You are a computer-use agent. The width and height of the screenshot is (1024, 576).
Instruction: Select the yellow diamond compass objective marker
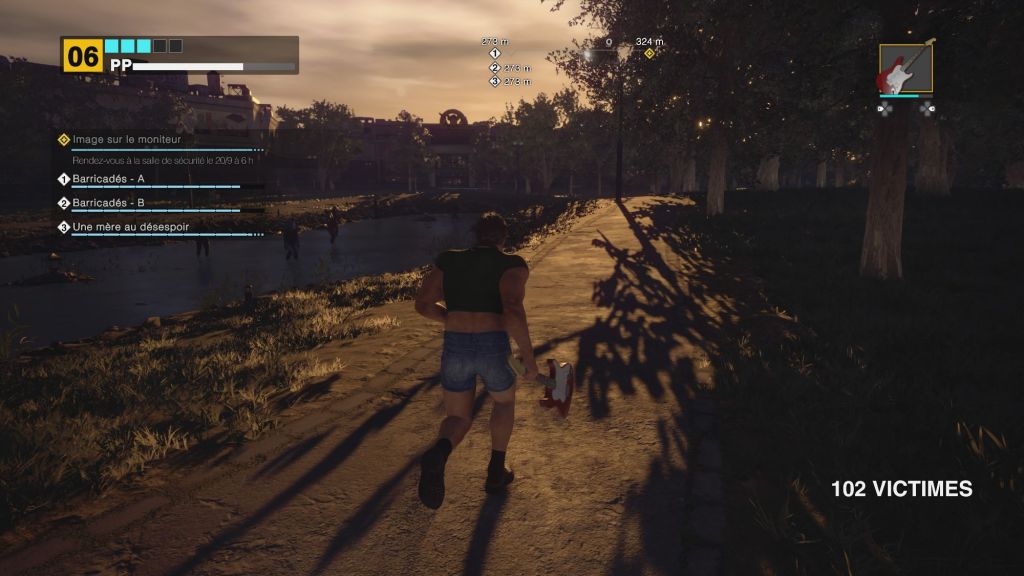(x=649, y=53)
